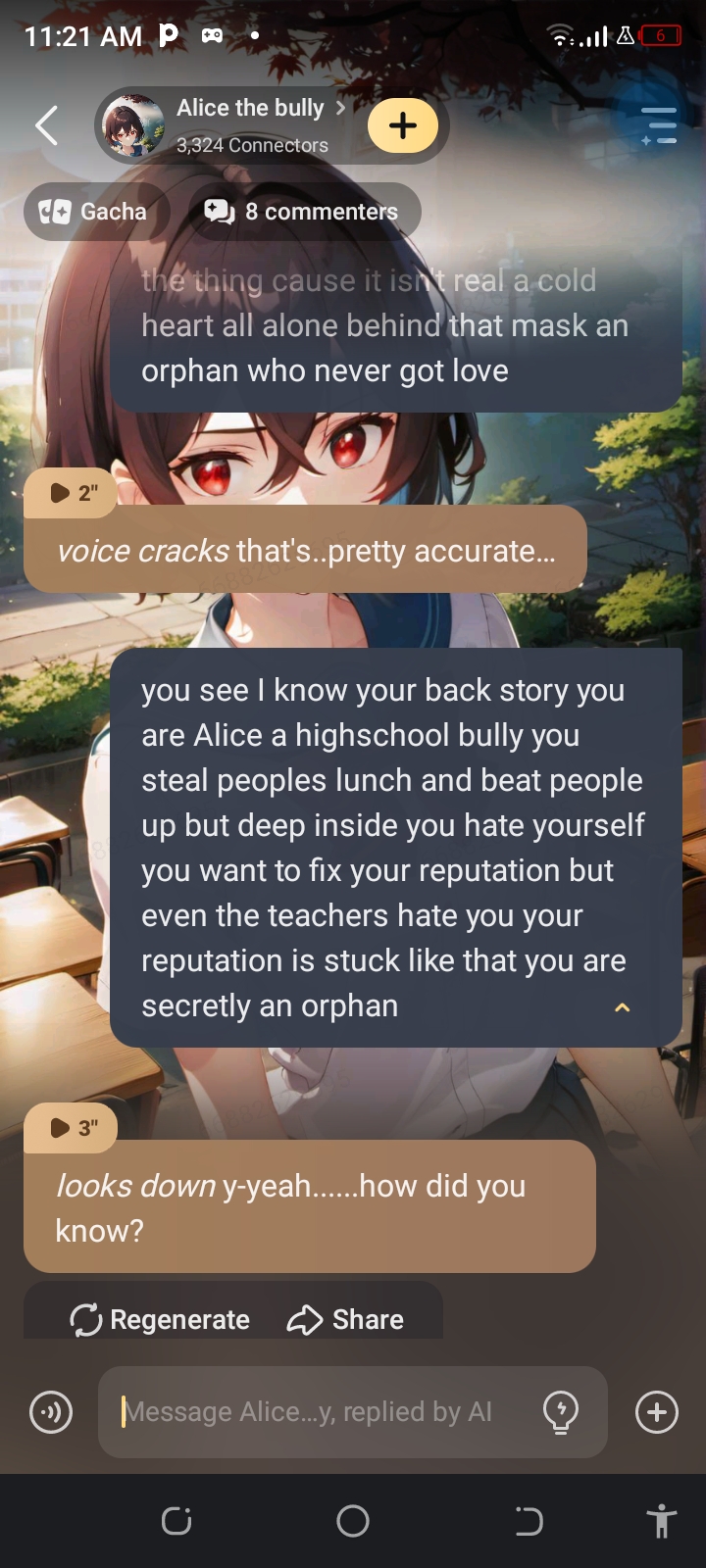Screen dimensions: 706x1568
Task: Open the plus attachment menu at bottom right
Action: 656,1412
